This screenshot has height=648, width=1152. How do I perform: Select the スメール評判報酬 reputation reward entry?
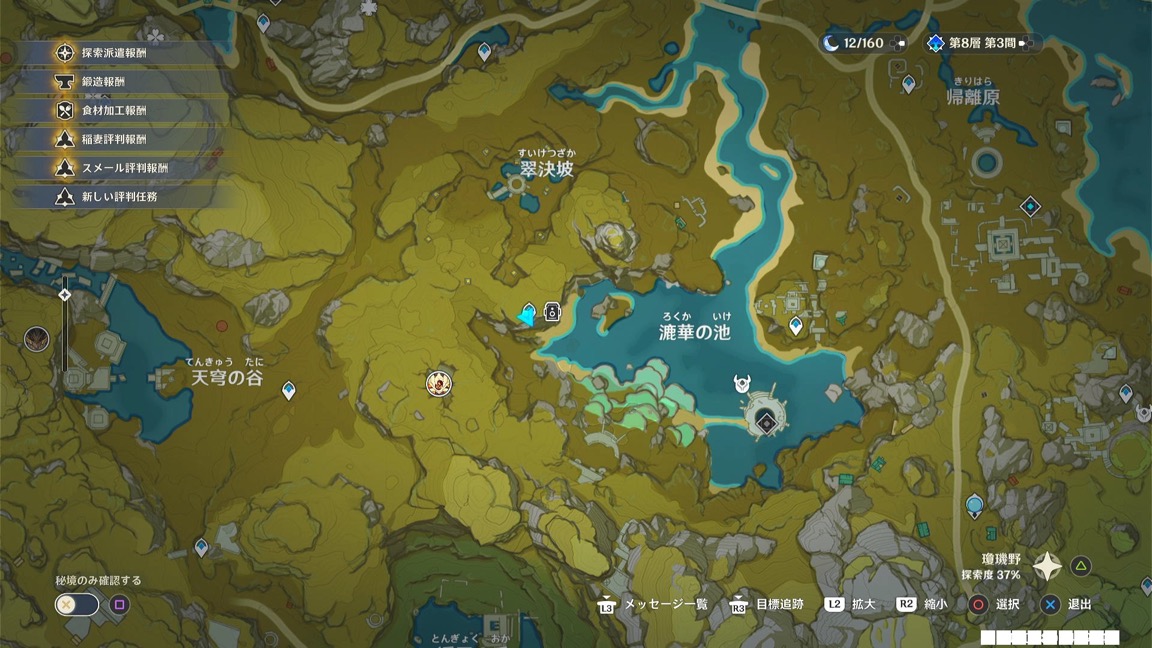tap(124, 168)
